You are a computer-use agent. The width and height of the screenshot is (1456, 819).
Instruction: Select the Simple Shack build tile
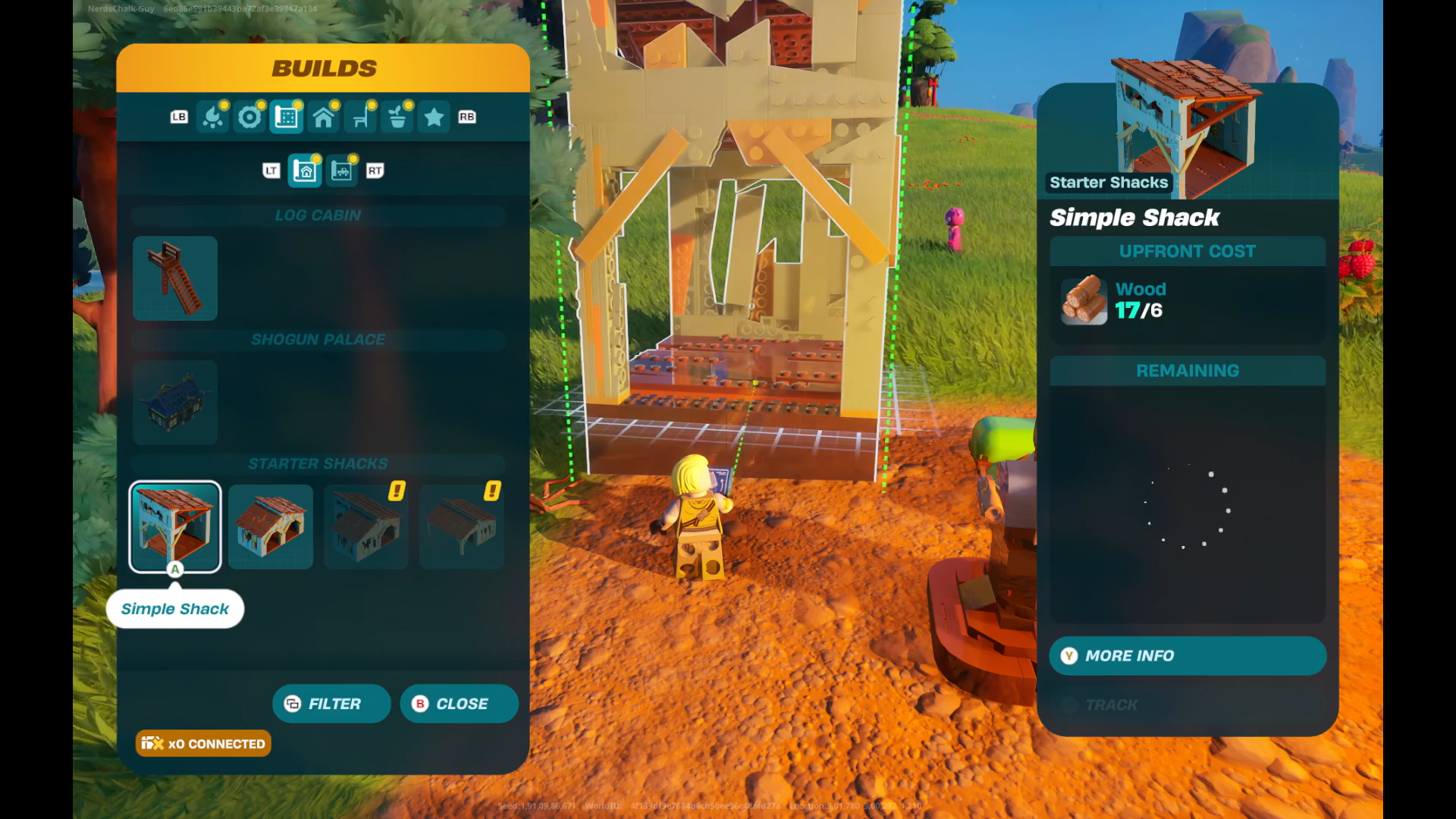[175, 526]
